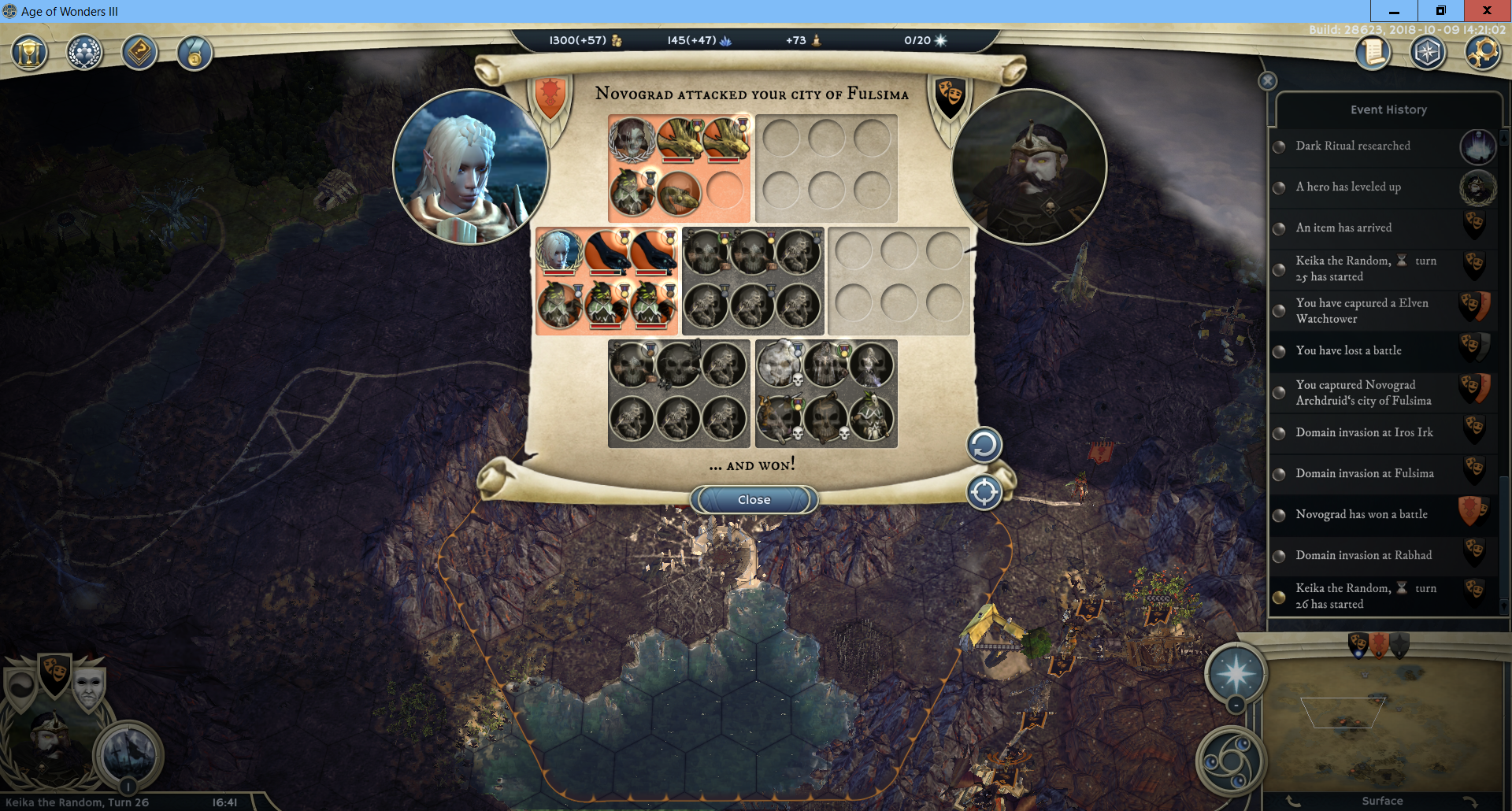
Task: Select 'You have lost a battle' event
Action: point(1348,351)
